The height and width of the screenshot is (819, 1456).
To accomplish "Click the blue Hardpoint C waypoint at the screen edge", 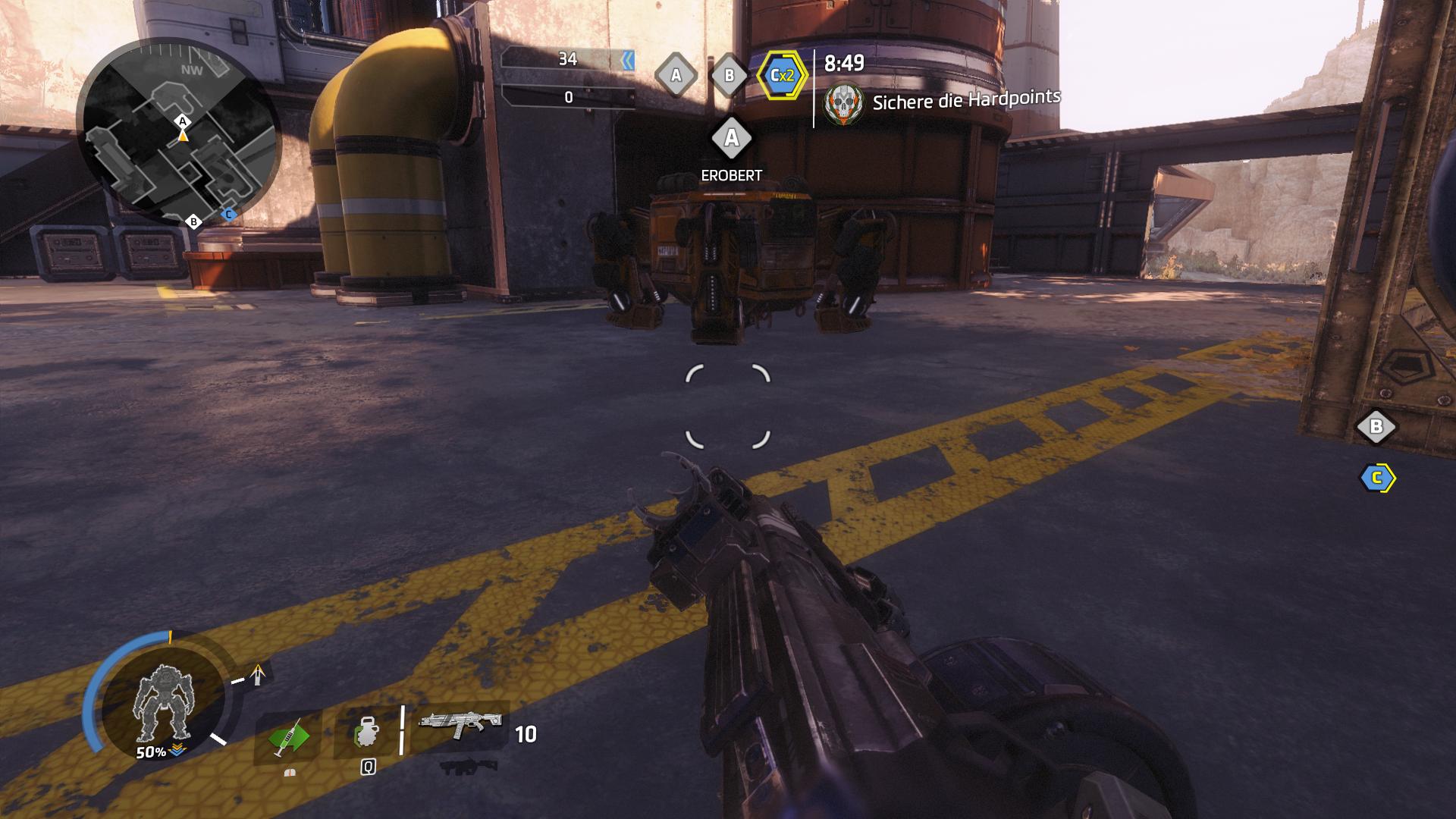I will point(1376,479).
